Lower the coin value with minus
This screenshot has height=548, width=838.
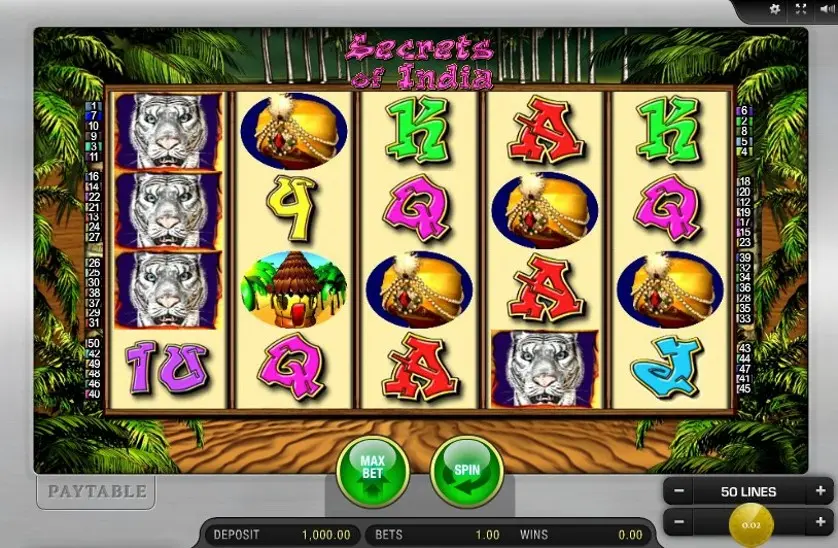tap(679, 522)
